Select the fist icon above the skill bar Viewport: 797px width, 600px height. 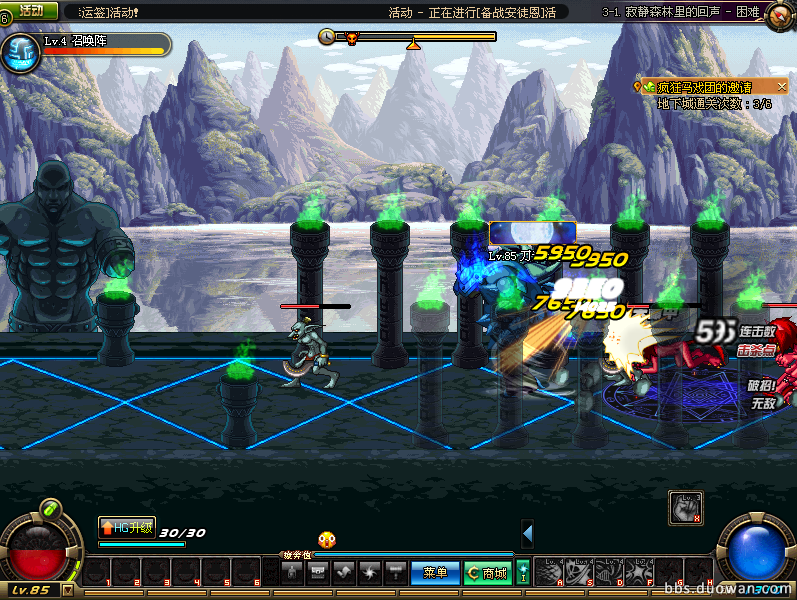[686, 507]
